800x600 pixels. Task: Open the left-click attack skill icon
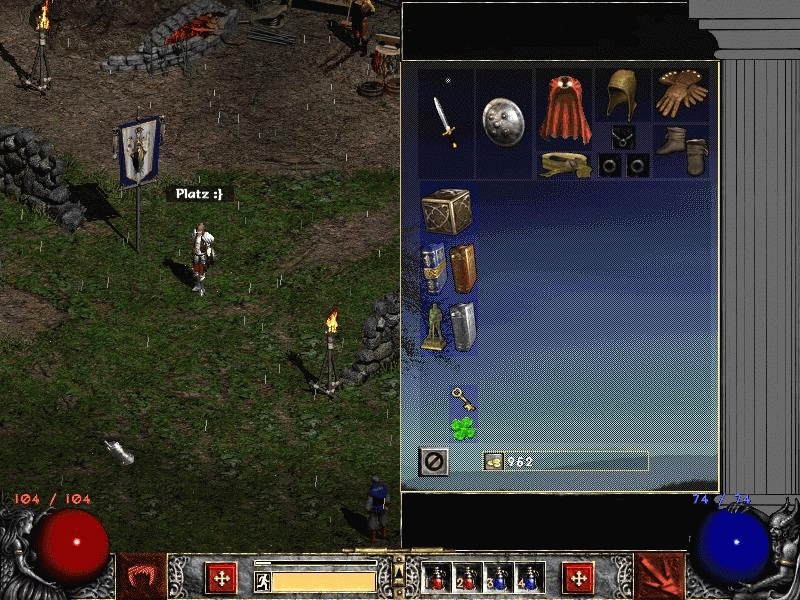[x=220, y=578]
